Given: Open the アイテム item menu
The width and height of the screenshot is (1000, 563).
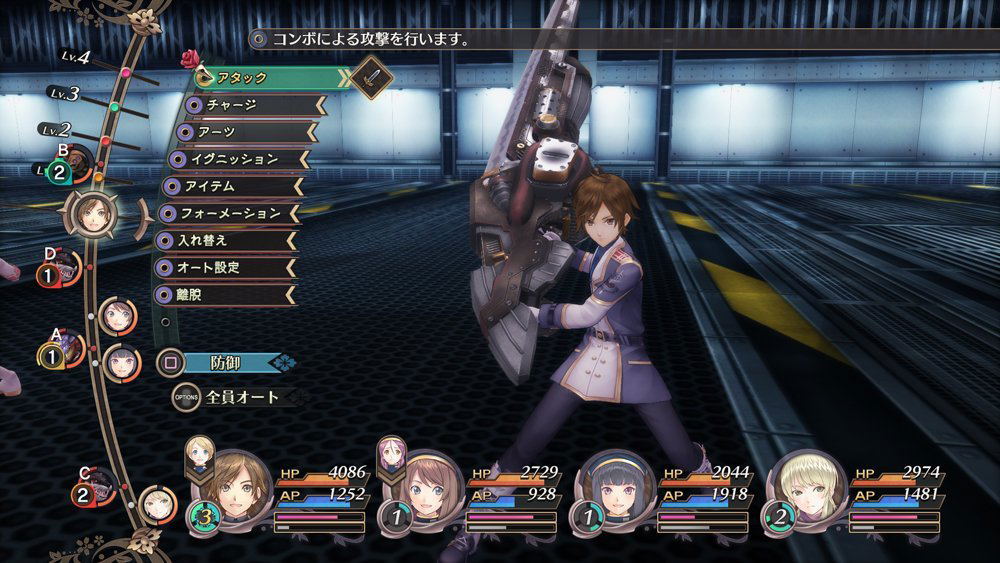Looking at the screenshot, I should pos(232,186).
